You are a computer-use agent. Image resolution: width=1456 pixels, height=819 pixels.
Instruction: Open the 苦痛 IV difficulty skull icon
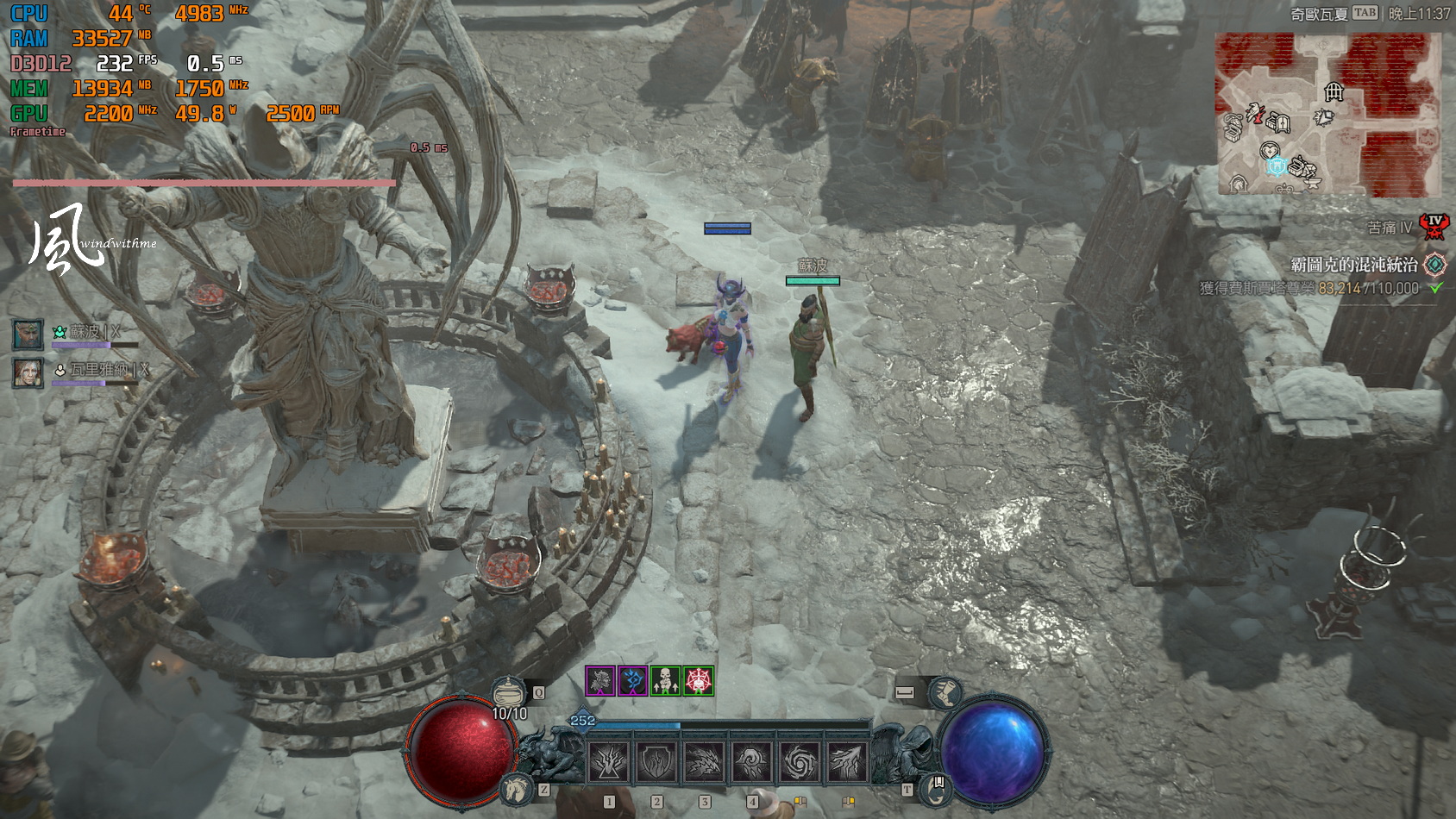point(1434,227)
